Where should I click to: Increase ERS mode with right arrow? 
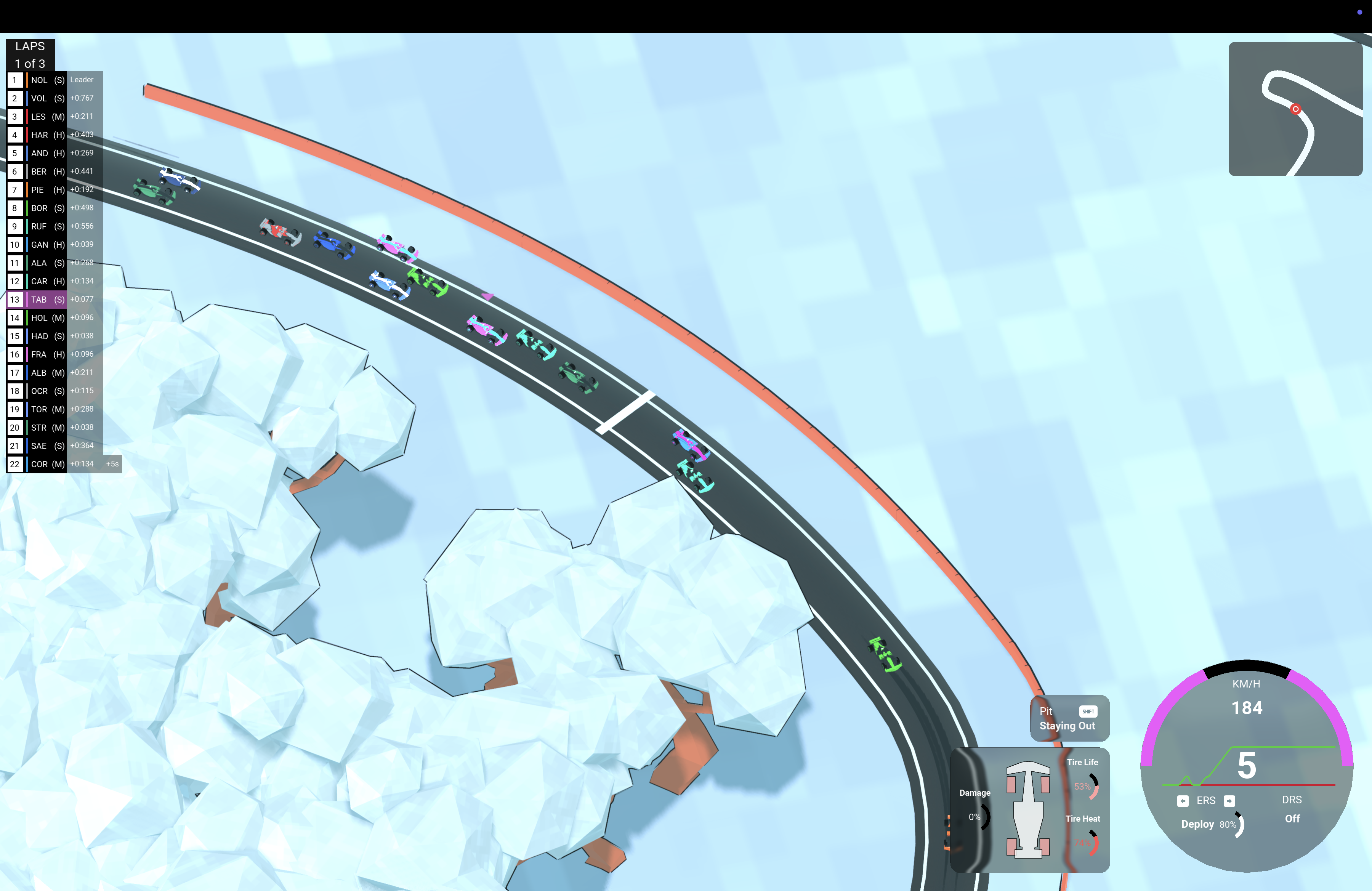coord(1229,801)
